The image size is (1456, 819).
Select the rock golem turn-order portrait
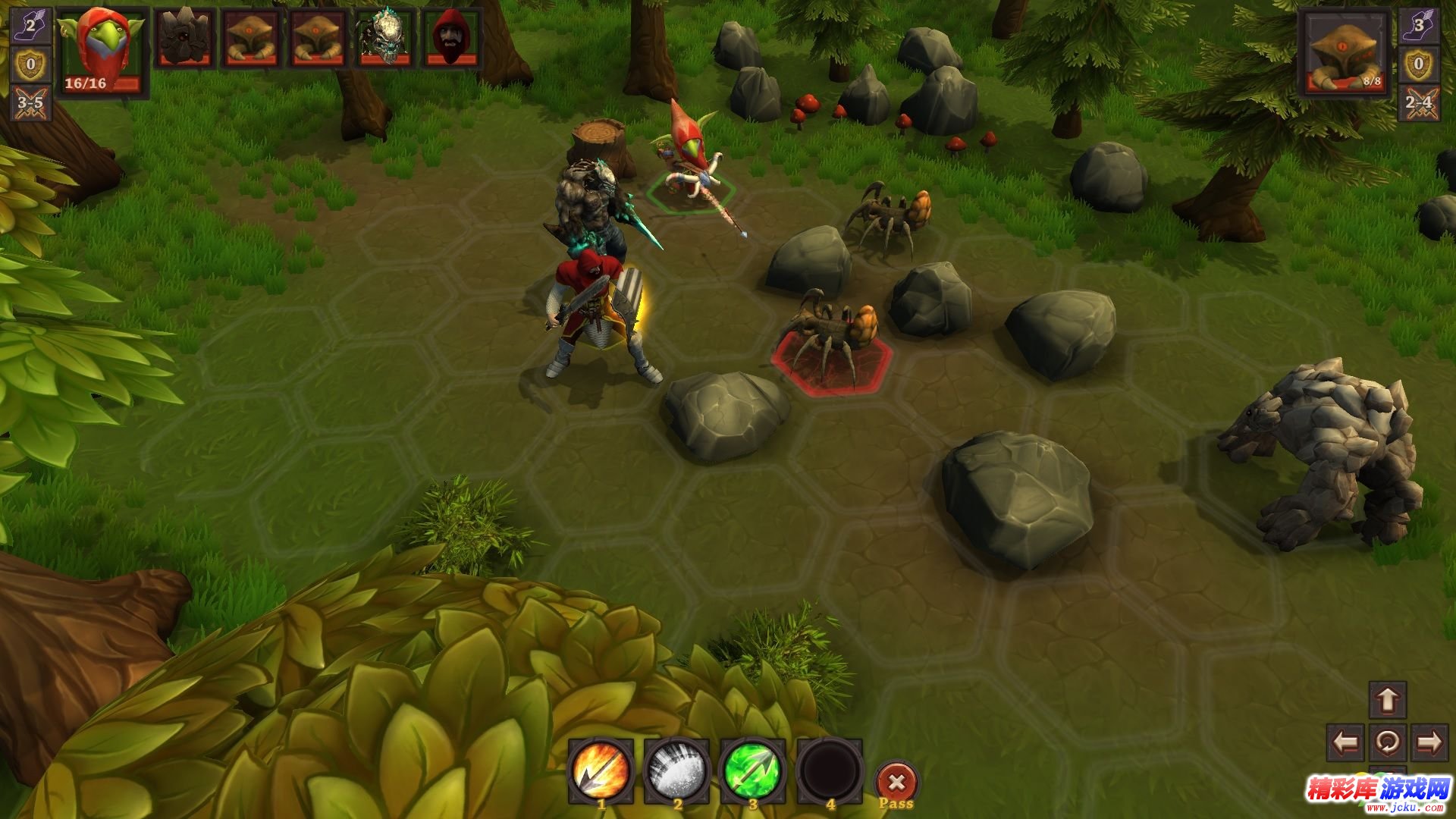tap(184, 38)
